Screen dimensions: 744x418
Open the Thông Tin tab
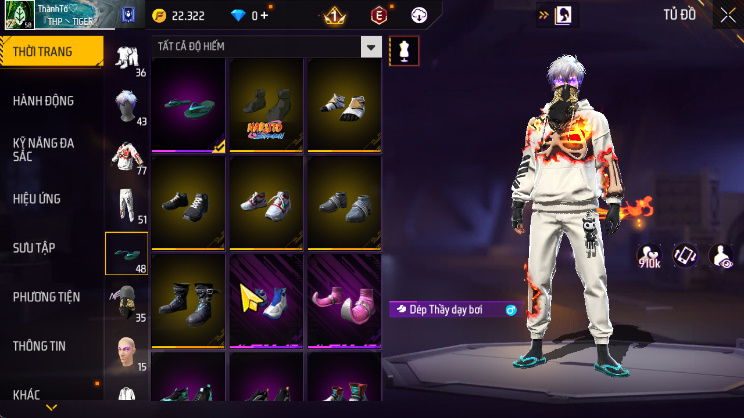(50, 346)
